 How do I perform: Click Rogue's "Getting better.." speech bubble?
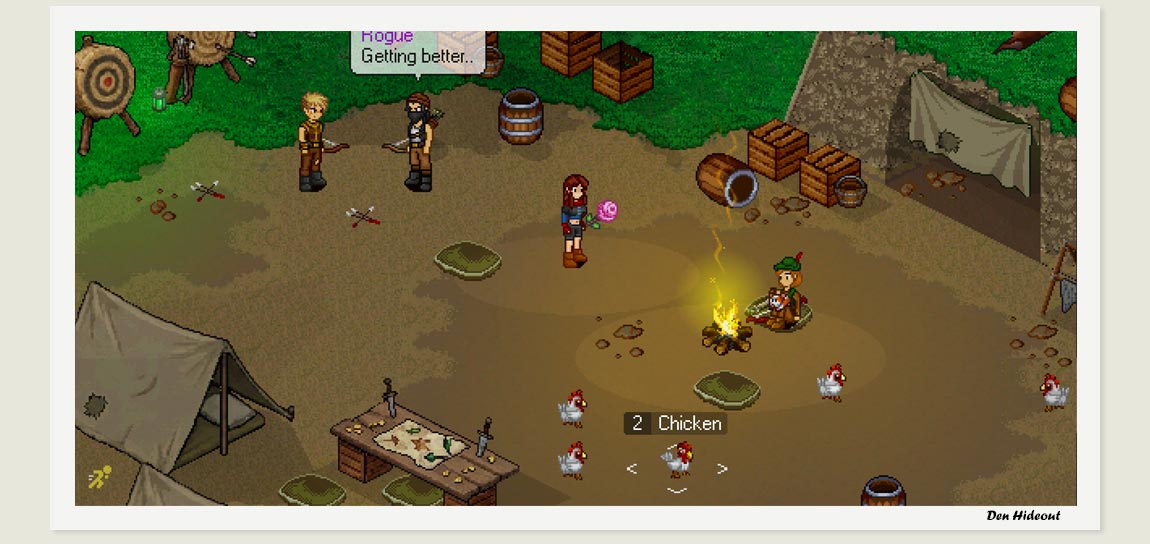(x=417, y=51)
